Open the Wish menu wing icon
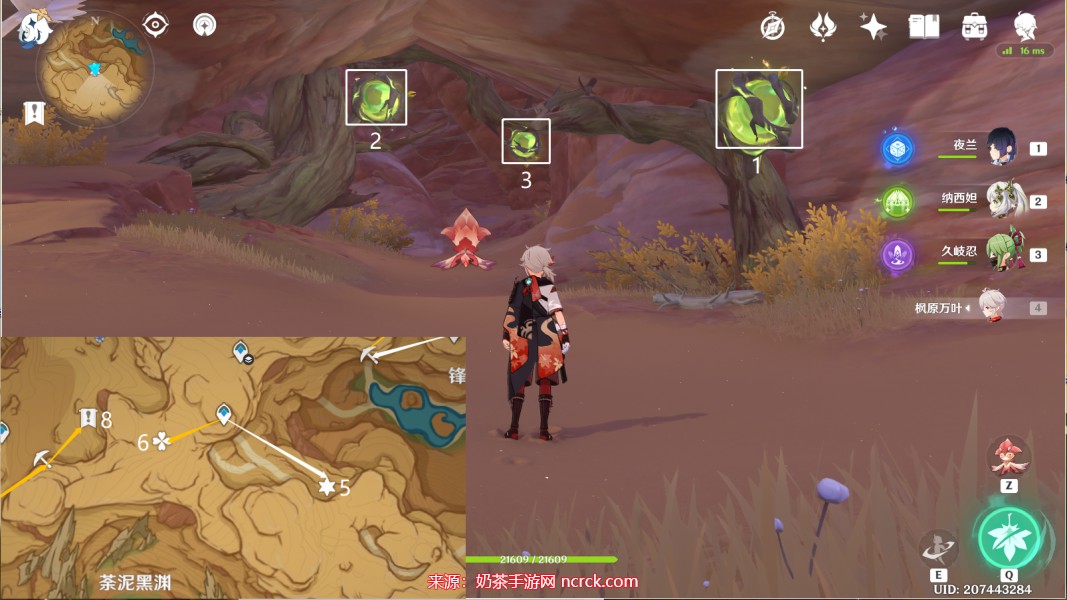The height and width of the screenshot is (600, 1067). pyautogui.click(x=823, y=27)
